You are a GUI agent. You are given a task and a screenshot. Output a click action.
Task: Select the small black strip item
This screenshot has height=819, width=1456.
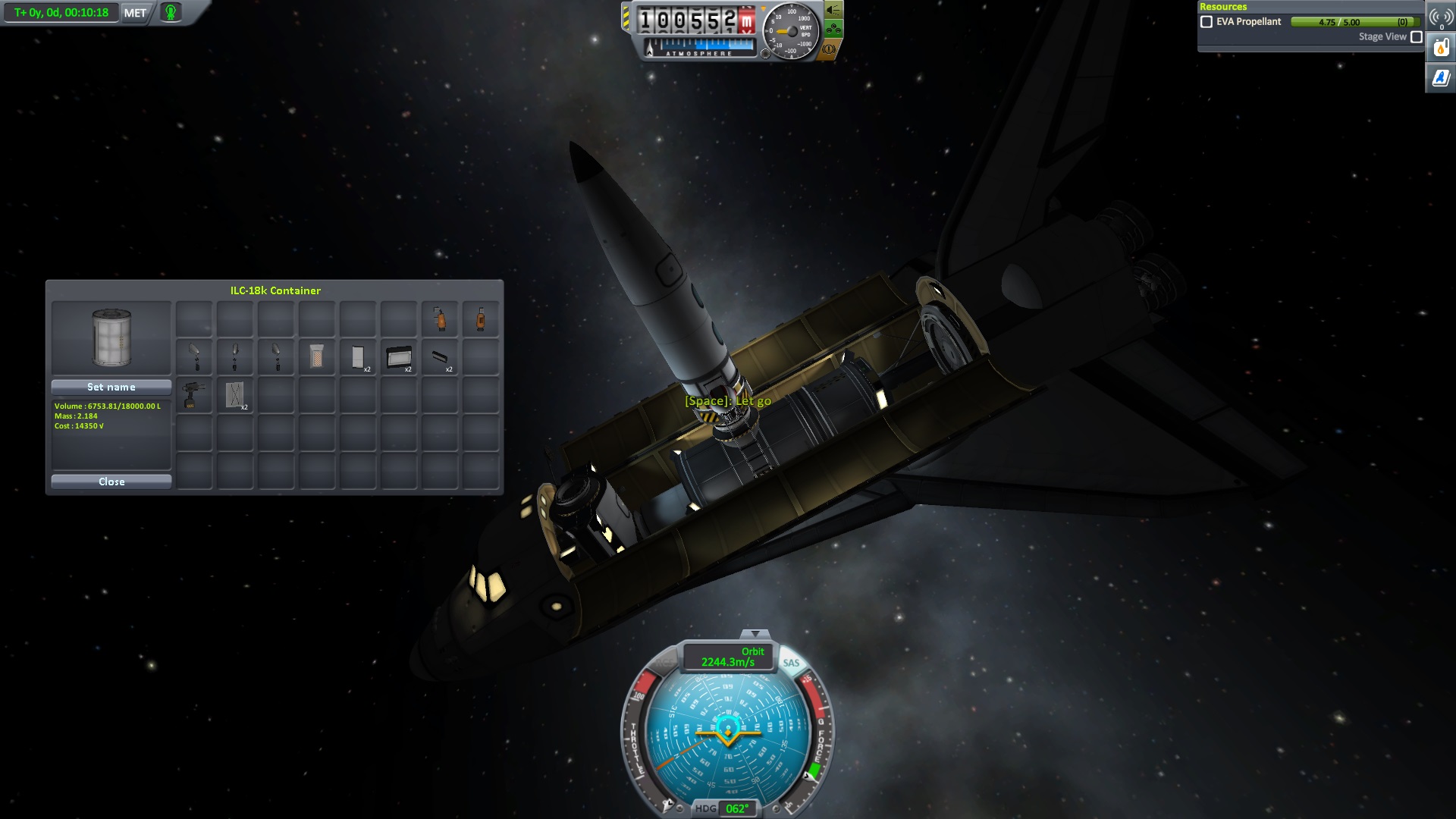(440, 356)
